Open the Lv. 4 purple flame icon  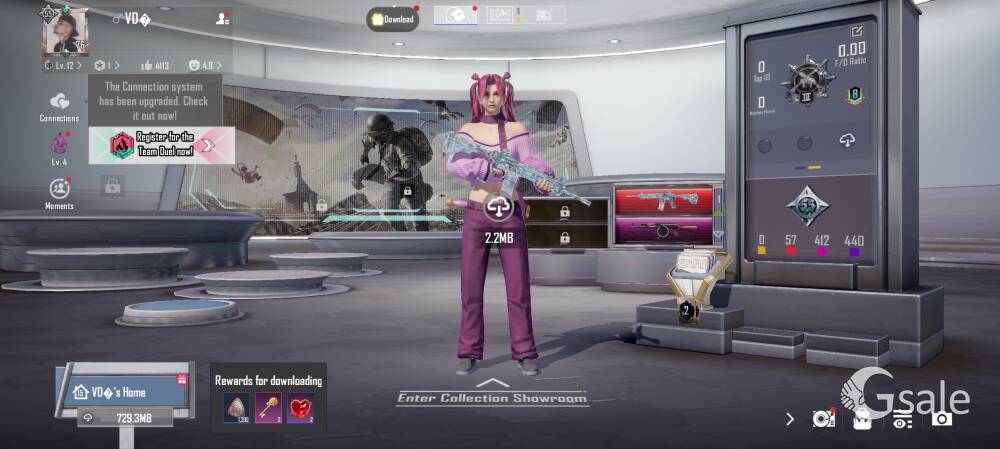[59, 147]
